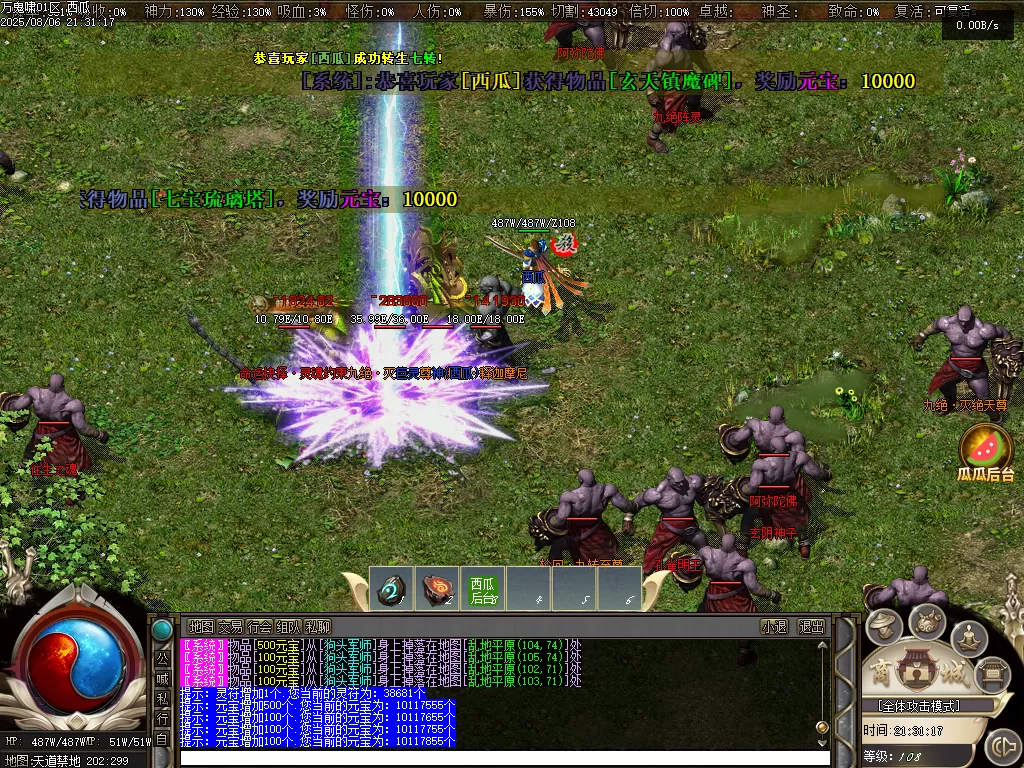Click the chat text input field
Viewport: 1024px width, 768px height.
(x=500, y=759)
